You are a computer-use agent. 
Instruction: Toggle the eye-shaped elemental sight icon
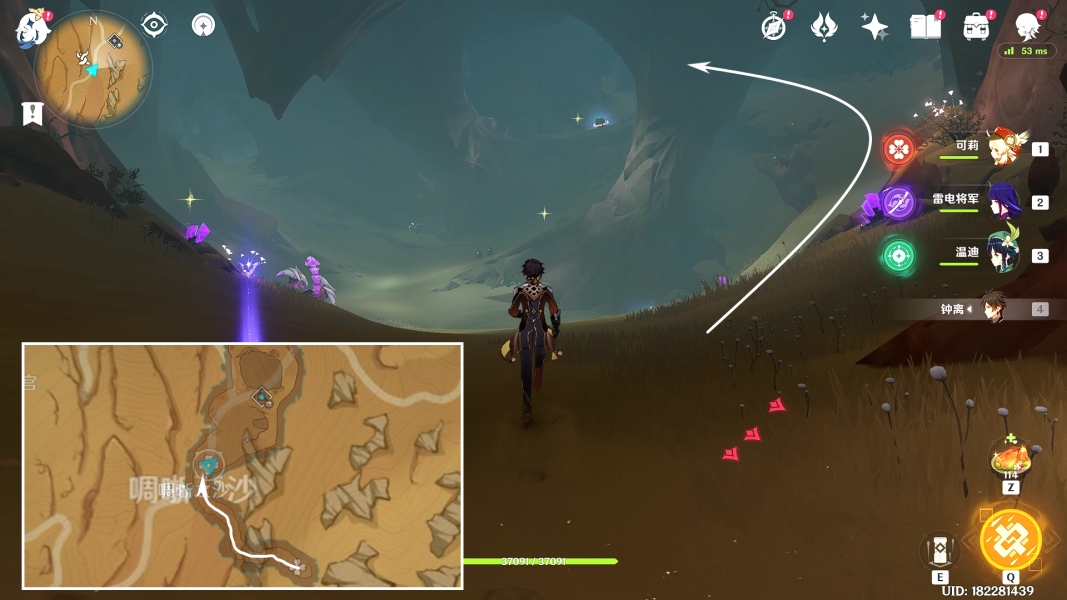[154, 24]
